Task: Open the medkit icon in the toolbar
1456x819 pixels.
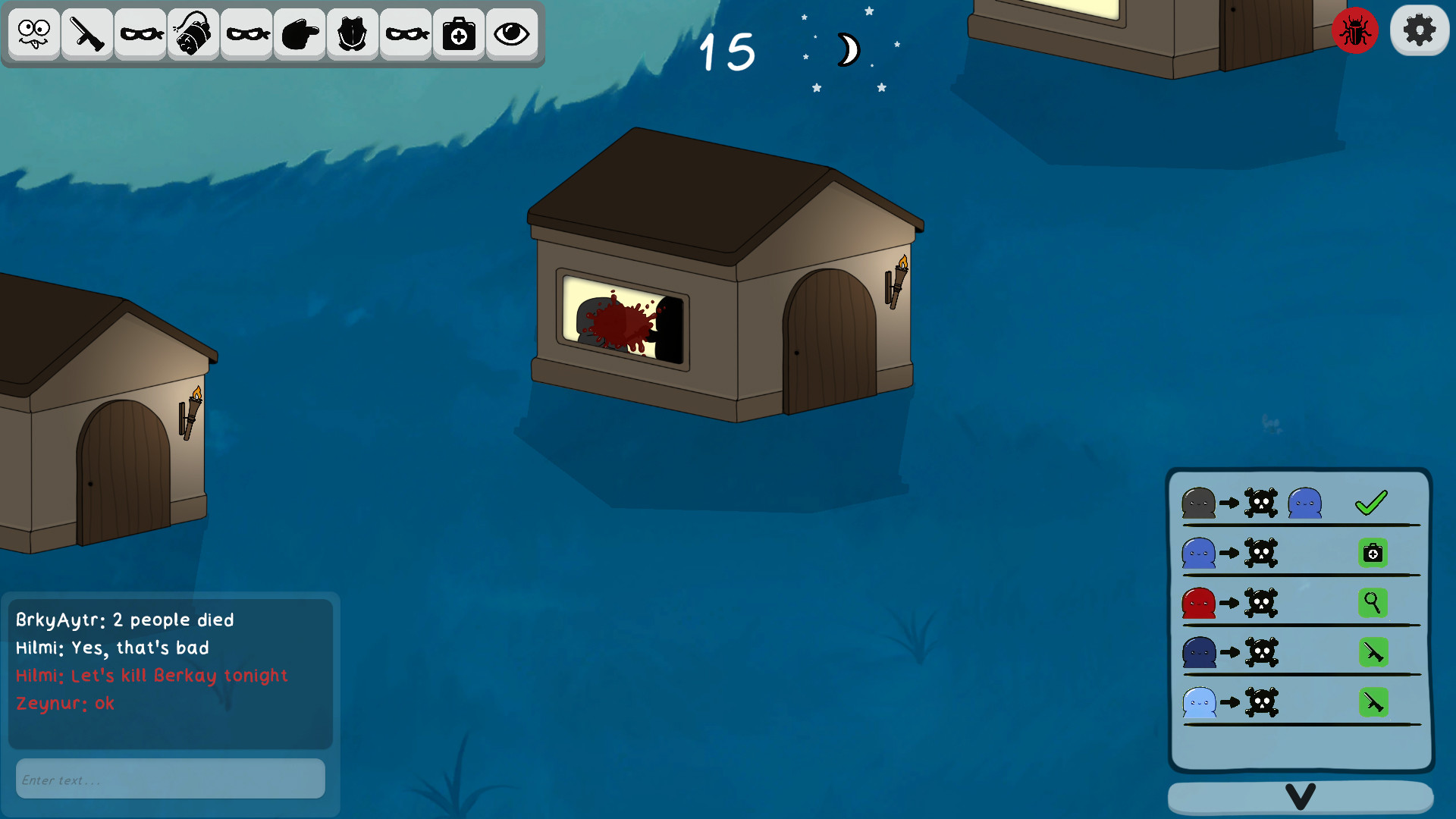Action: pyautogui.click(x=458, y=33)
